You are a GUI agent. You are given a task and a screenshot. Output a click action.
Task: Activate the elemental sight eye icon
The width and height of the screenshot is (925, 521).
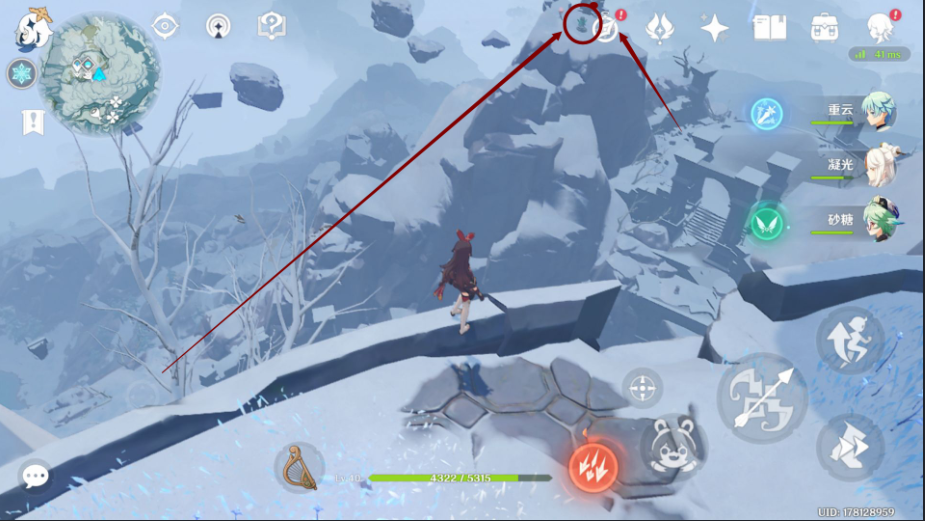pos(165,27)
